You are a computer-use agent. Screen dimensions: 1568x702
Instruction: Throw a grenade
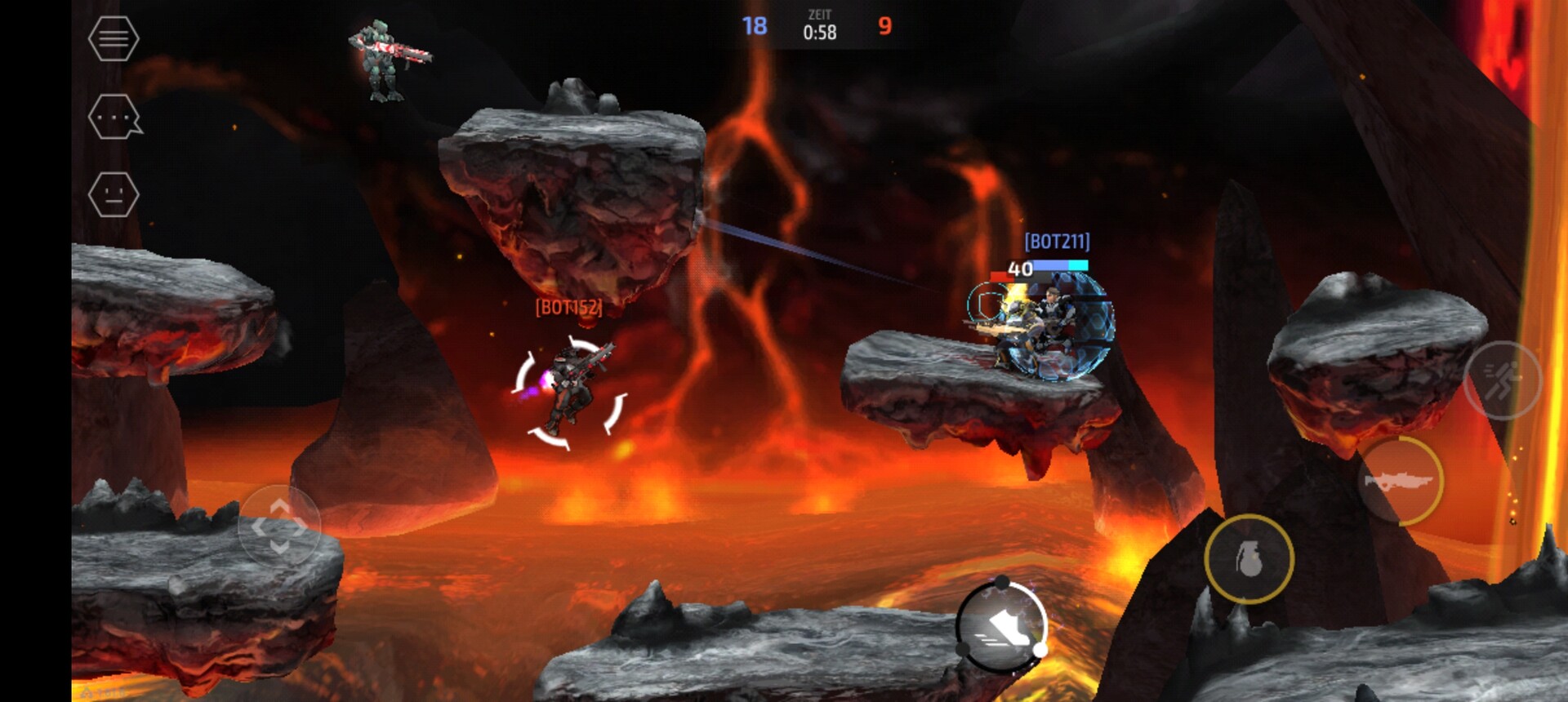pos(1249,559)
